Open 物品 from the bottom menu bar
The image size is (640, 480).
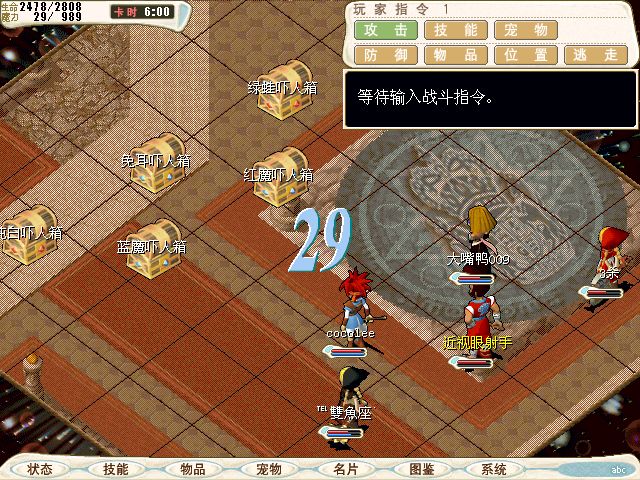pos(193,469)
